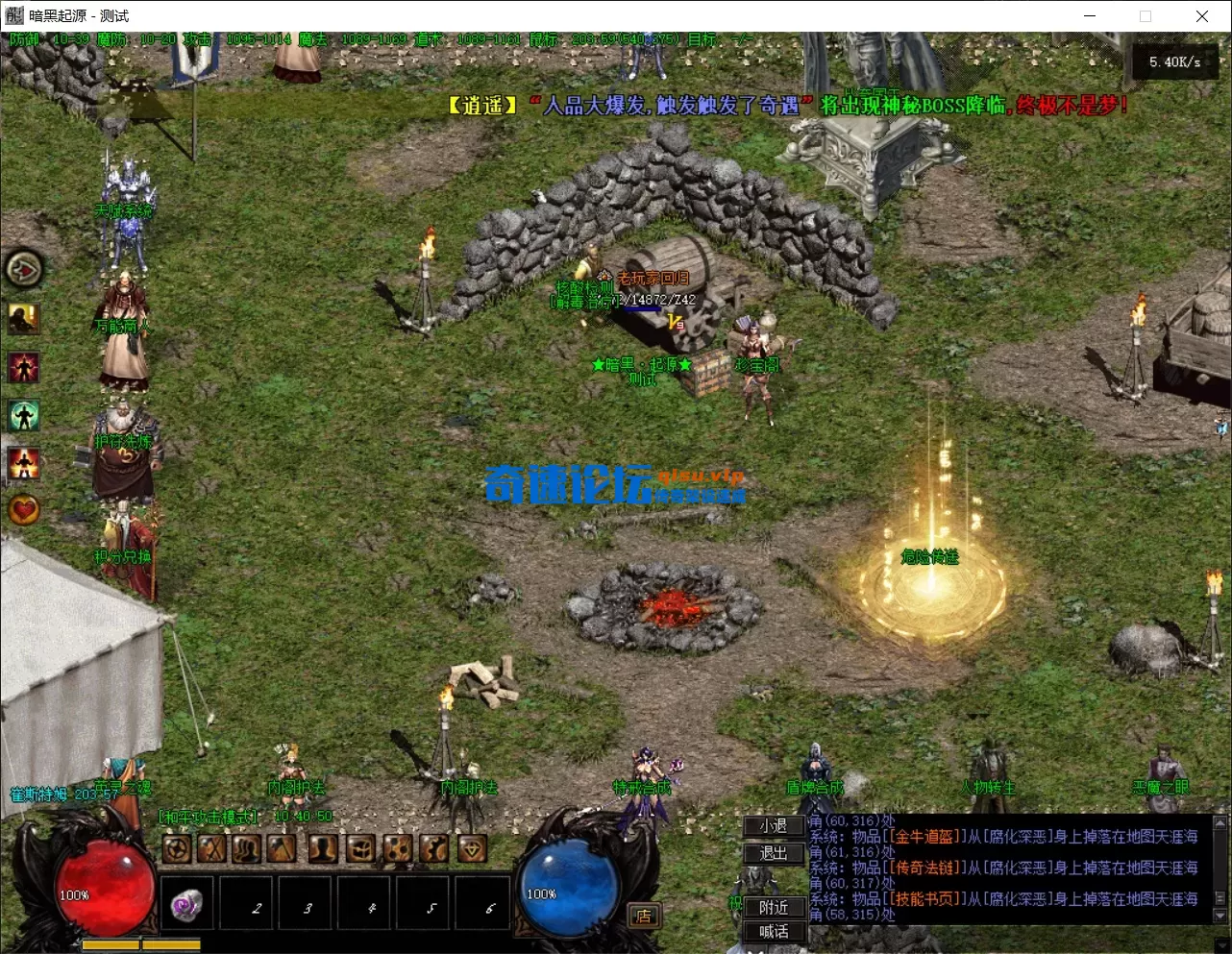1232x954 pixels.
Task: Toggle the red burst buff icon on left sidebar
Action: click(24, 366)
